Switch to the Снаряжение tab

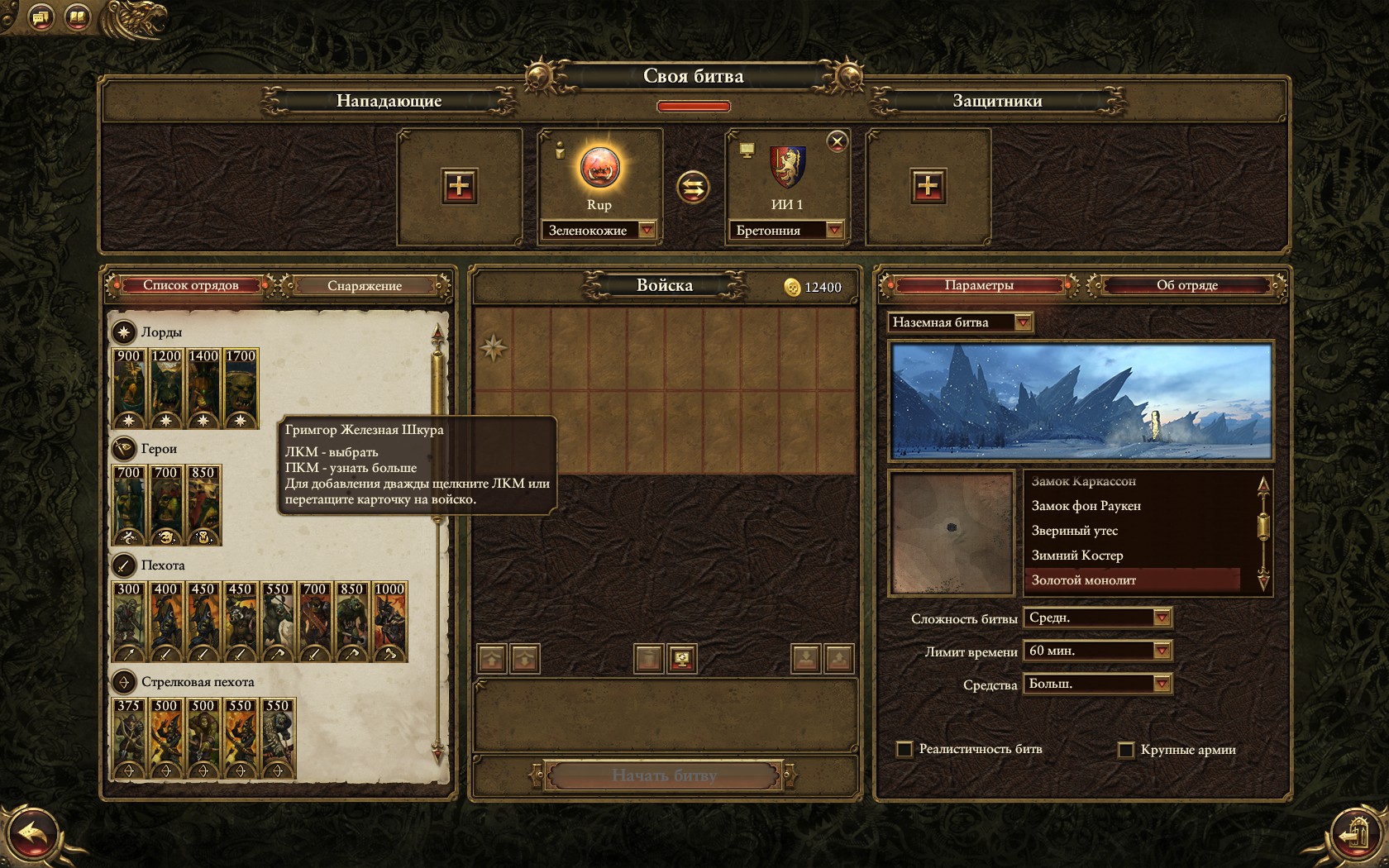[x=365, y=286]
